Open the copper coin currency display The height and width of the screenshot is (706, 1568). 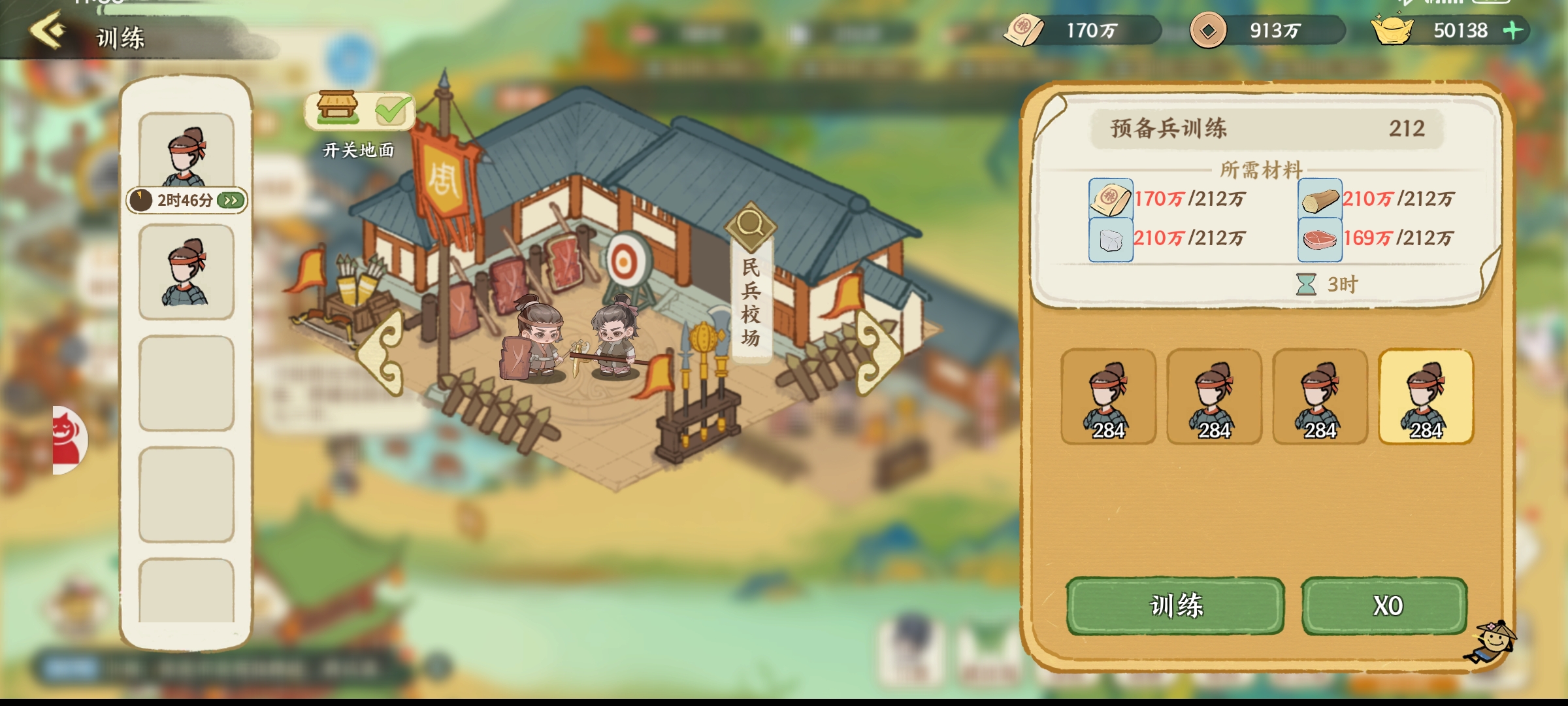click(x=1208, y=31)
